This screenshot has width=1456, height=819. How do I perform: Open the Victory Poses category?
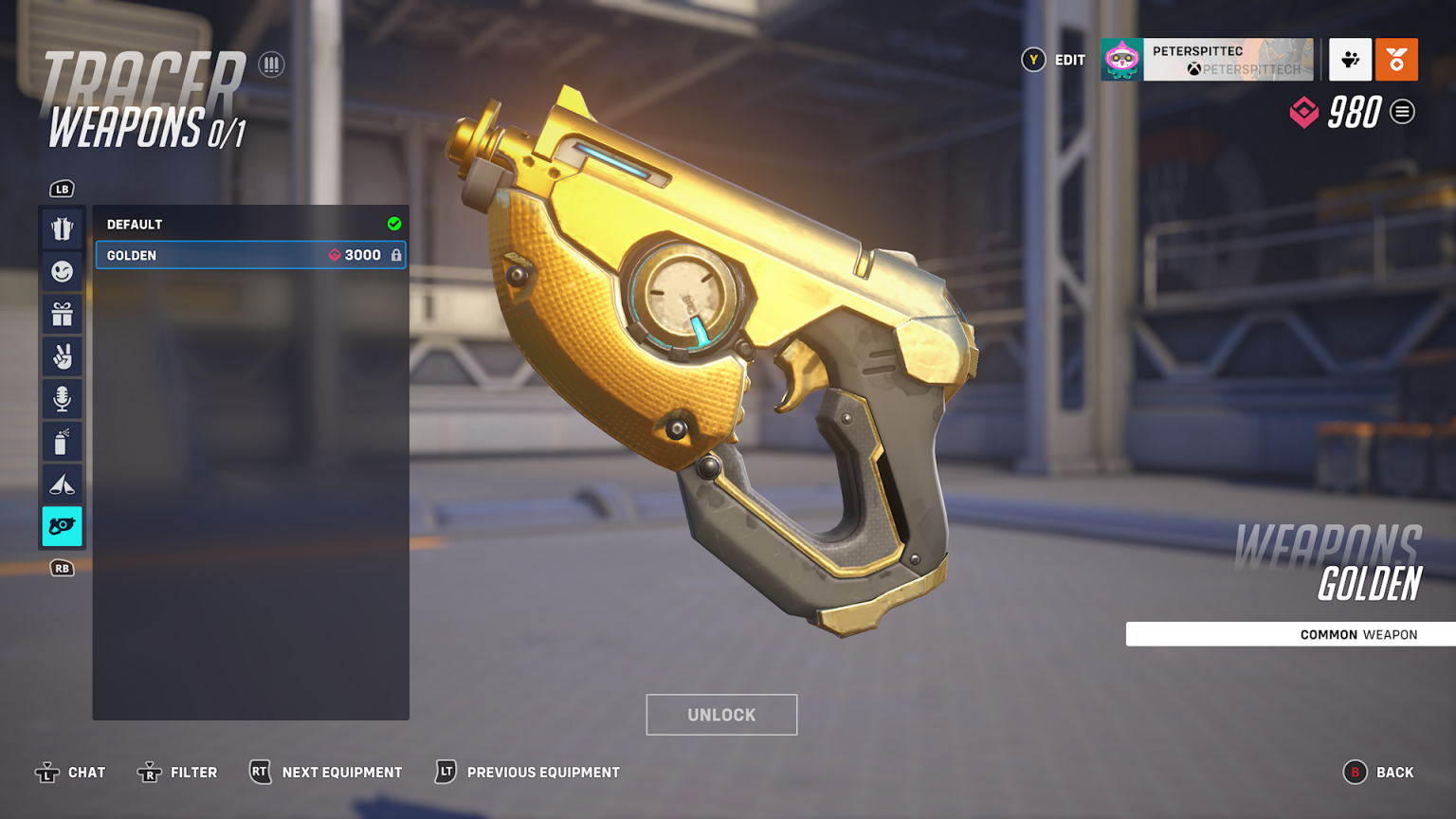(x=62, y=356)
